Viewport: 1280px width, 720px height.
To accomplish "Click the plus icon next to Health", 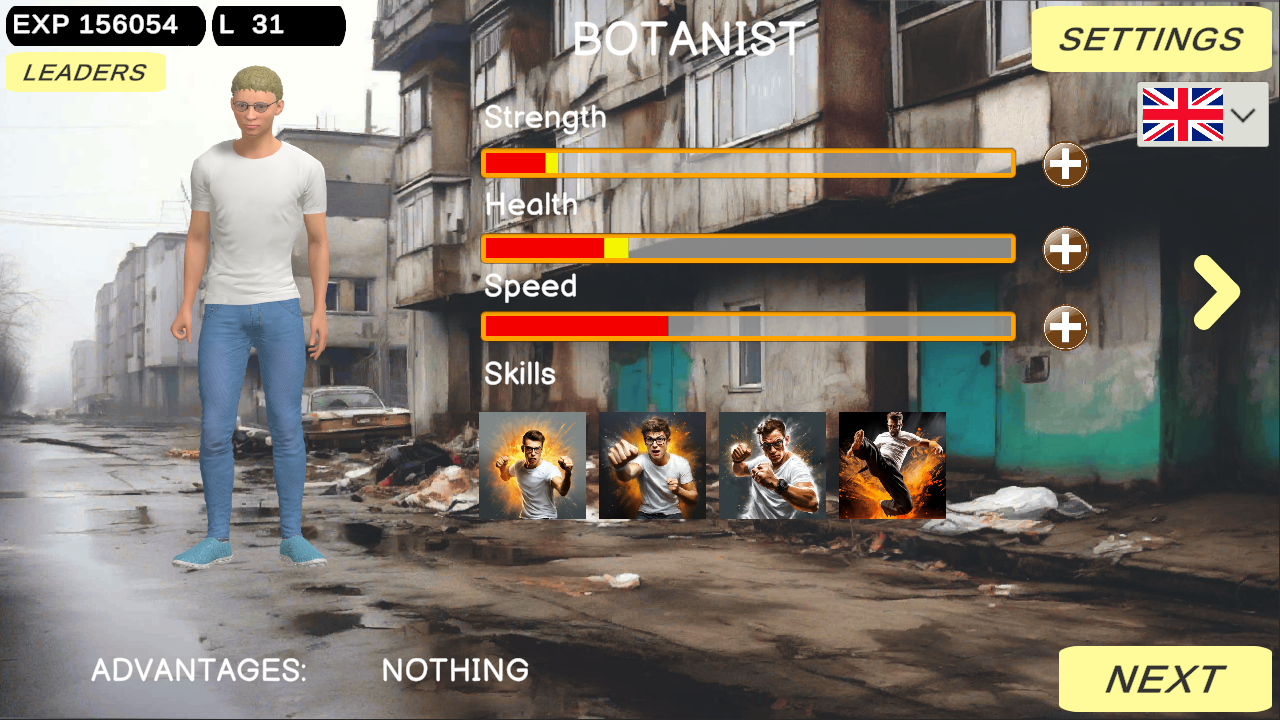I will [x=1065, y=247].
